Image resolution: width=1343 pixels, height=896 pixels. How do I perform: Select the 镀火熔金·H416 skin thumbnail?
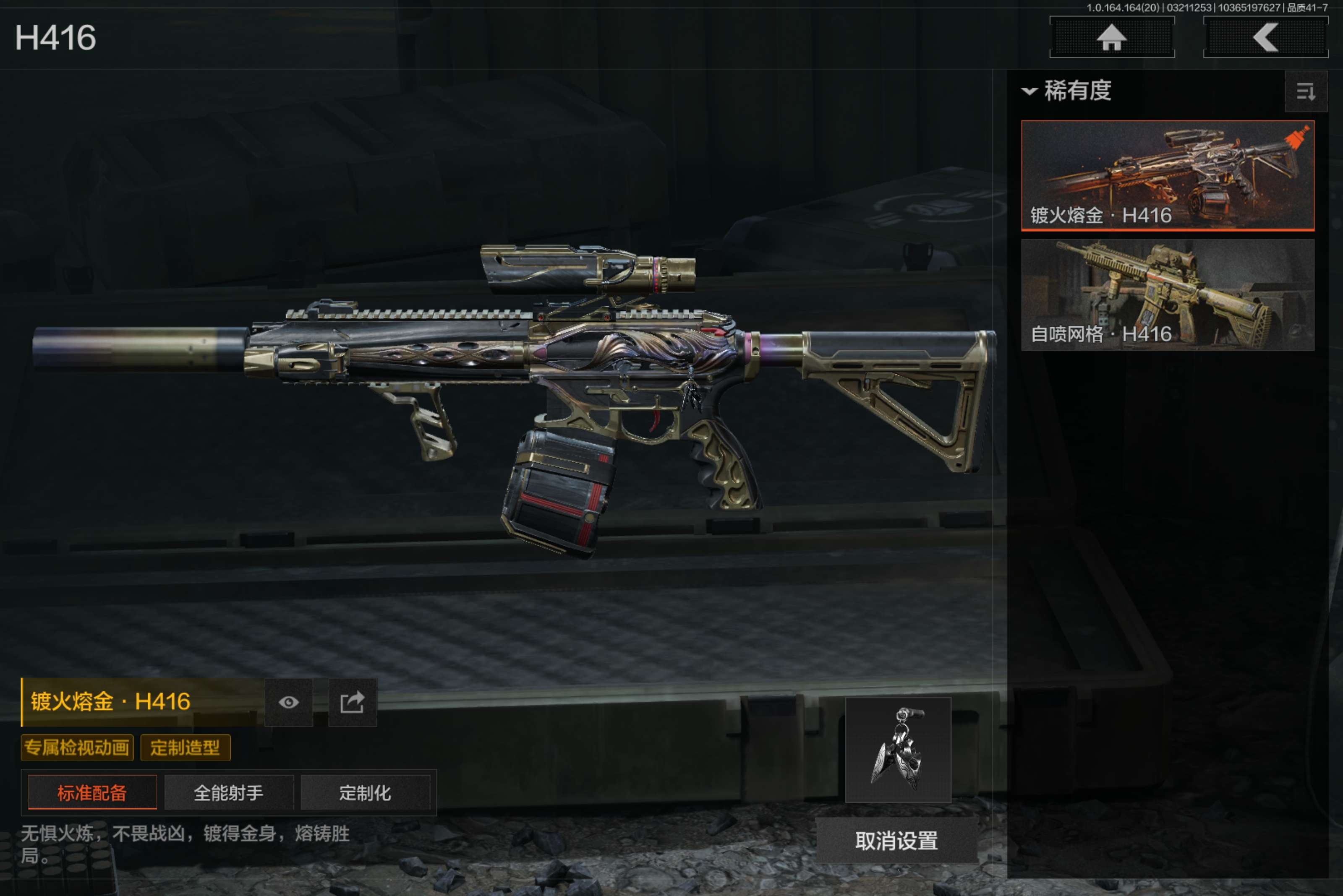tap(1167, 175)
